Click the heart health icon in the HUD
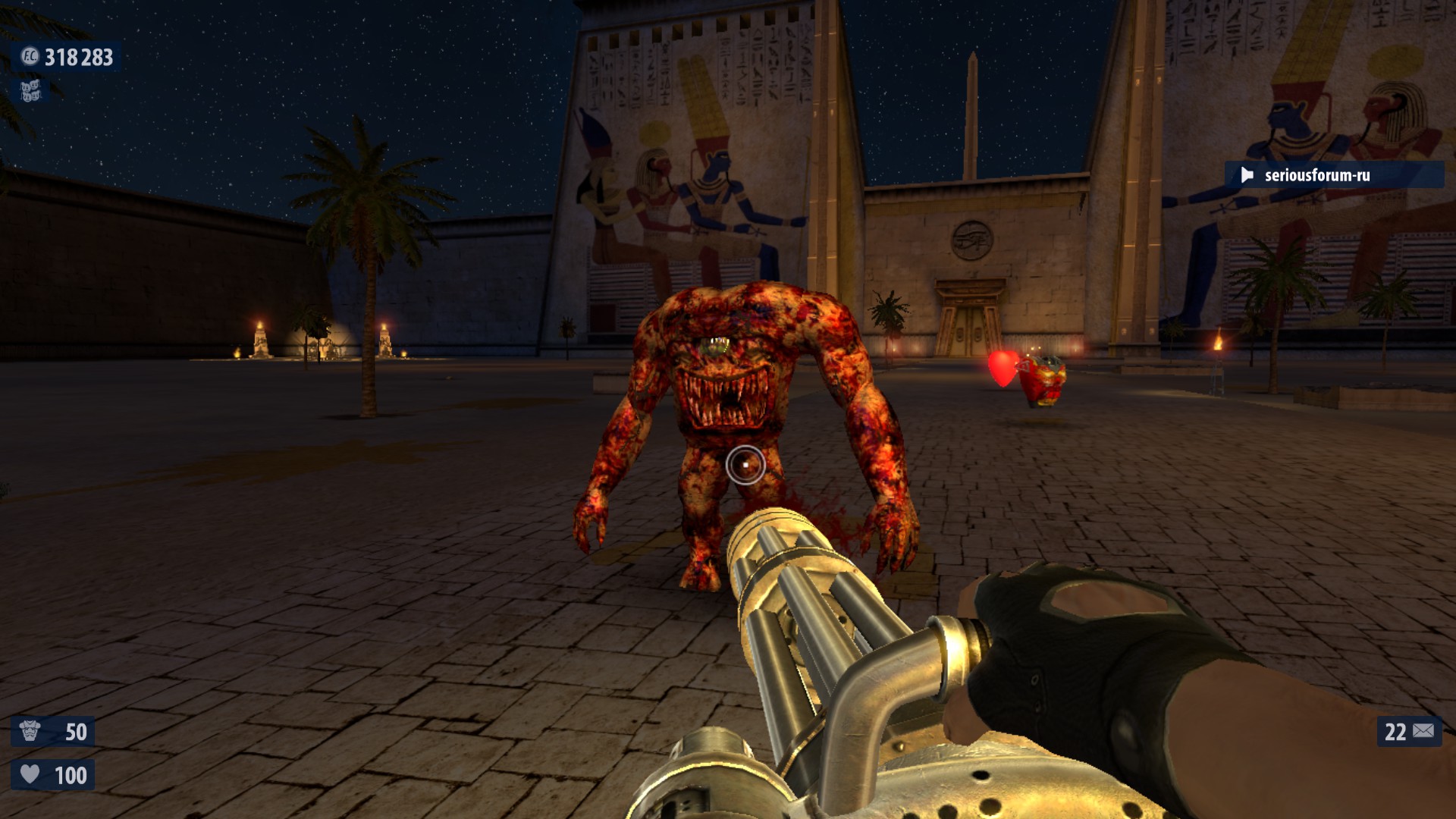 30,774
